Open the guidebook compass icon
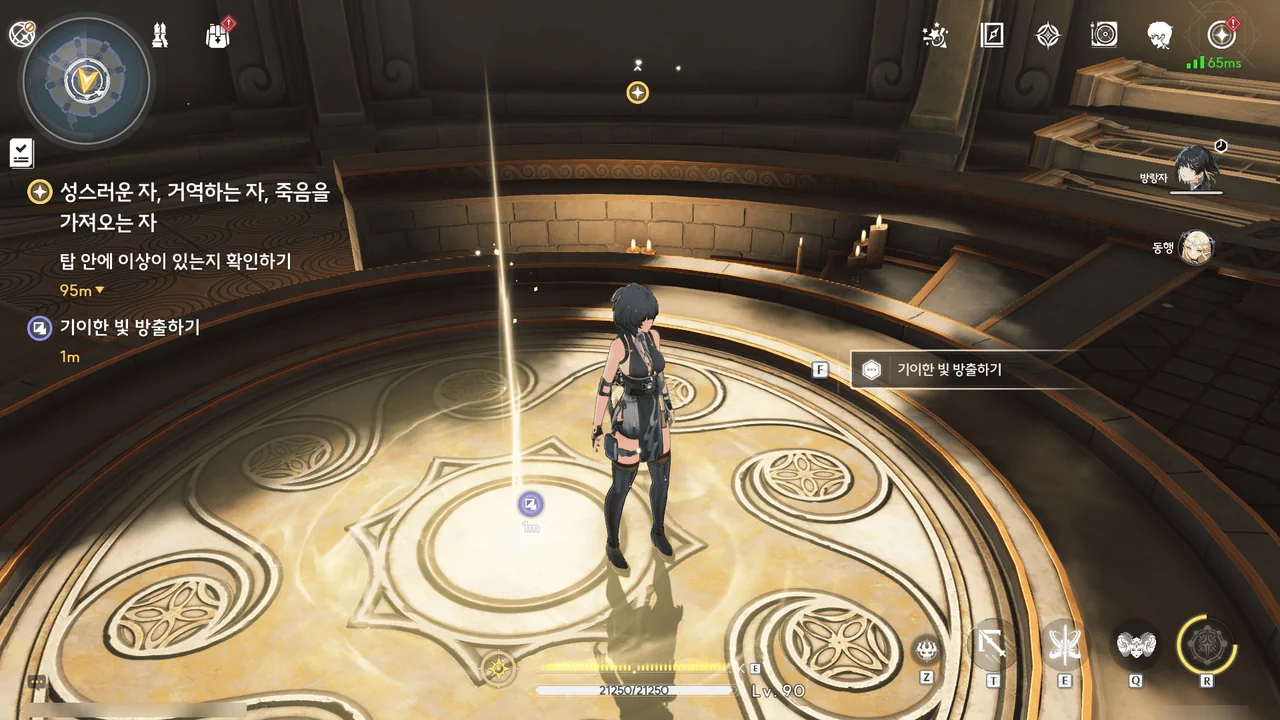Viewport: 1280px width, 720px height. click(992, 36)
